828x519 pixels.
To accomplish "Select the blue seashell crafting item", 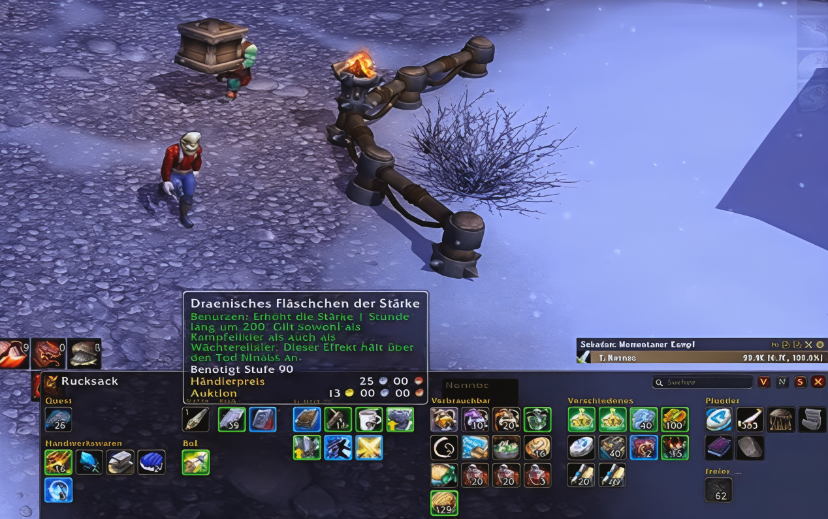I will 151,462.
